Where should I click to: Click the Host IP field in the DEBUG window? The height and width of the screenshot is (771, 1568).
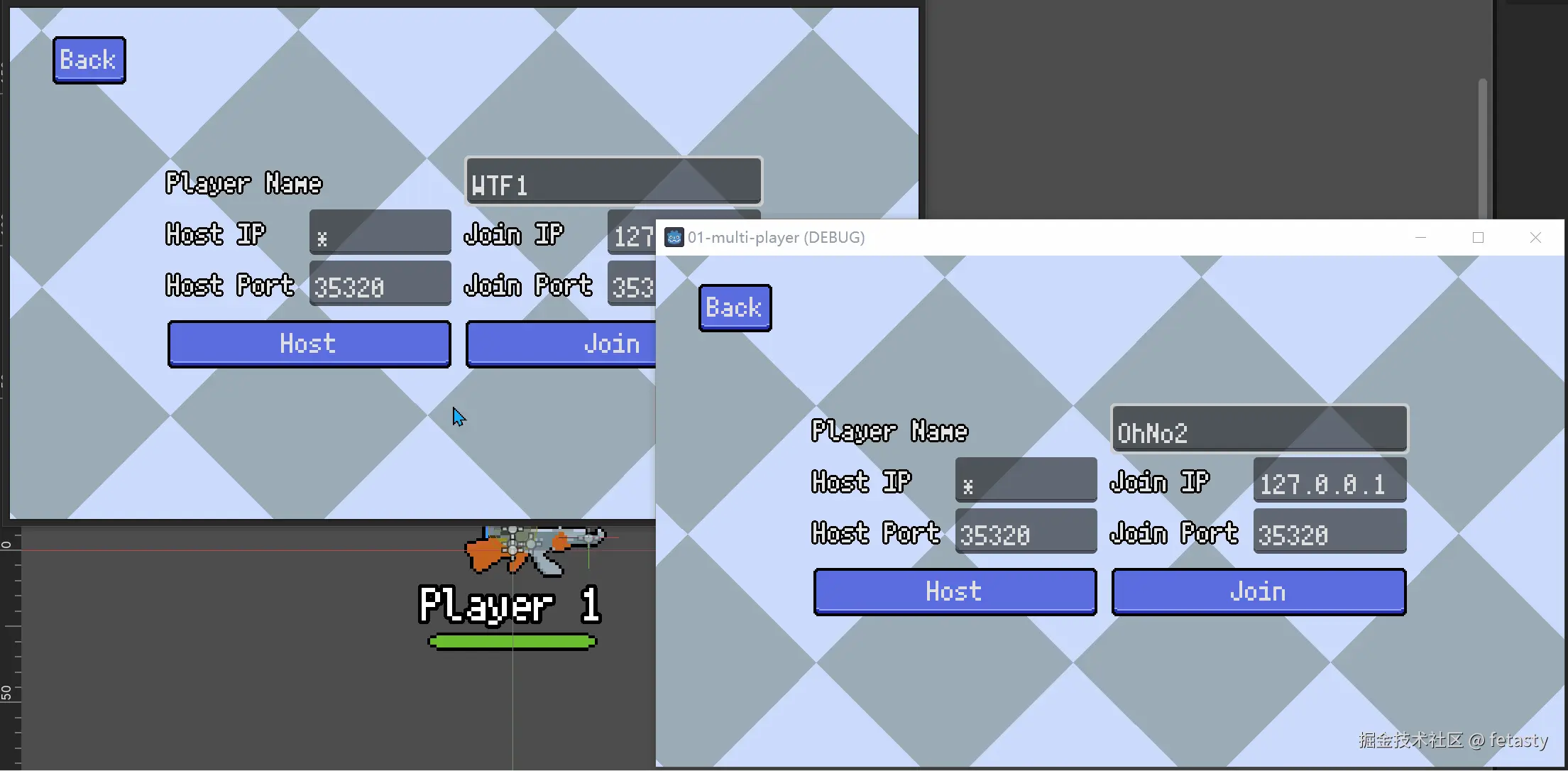[x=1025, y=479]
